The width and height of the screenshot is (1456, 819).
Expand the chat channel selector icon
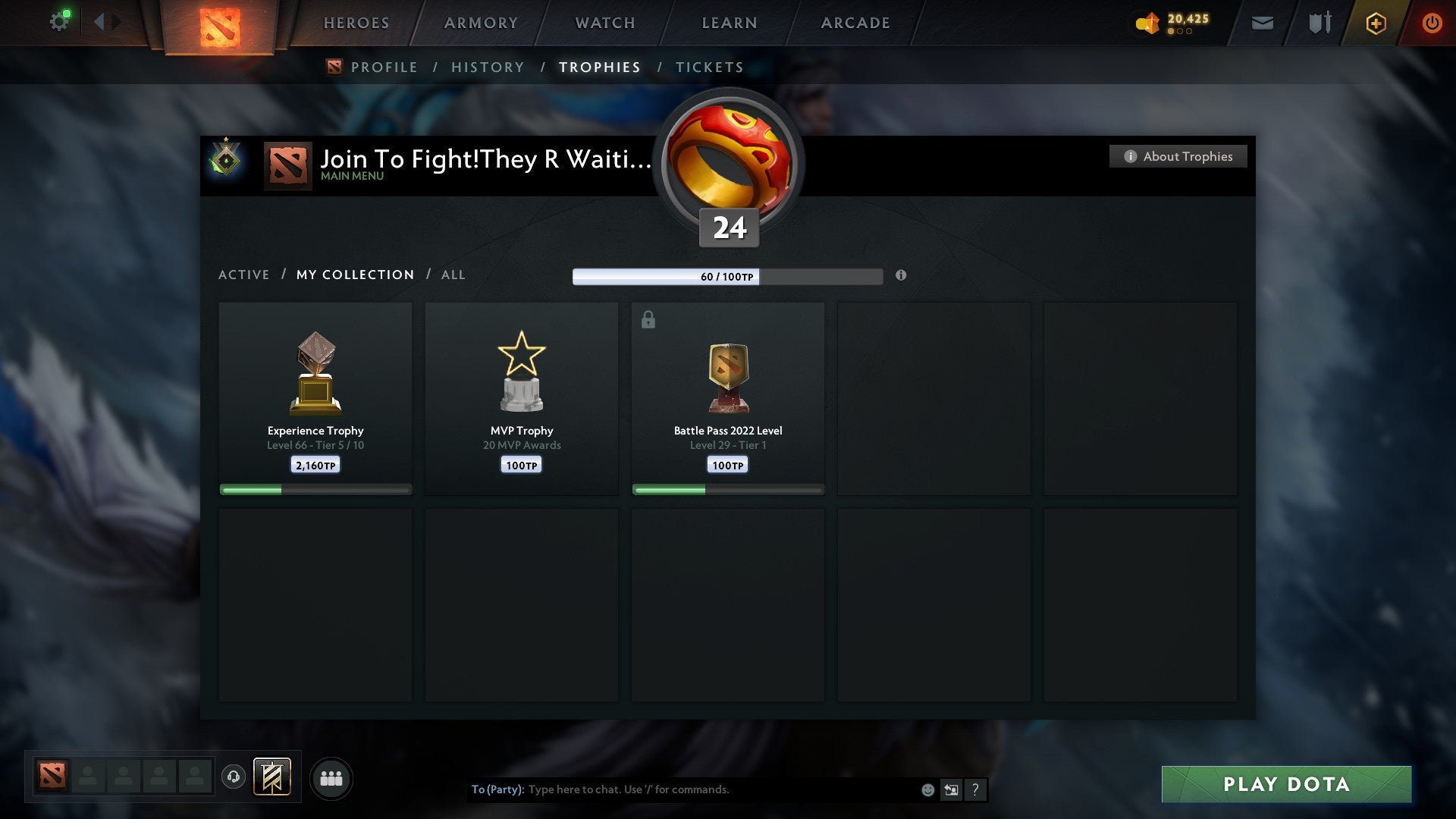[950, 789]
